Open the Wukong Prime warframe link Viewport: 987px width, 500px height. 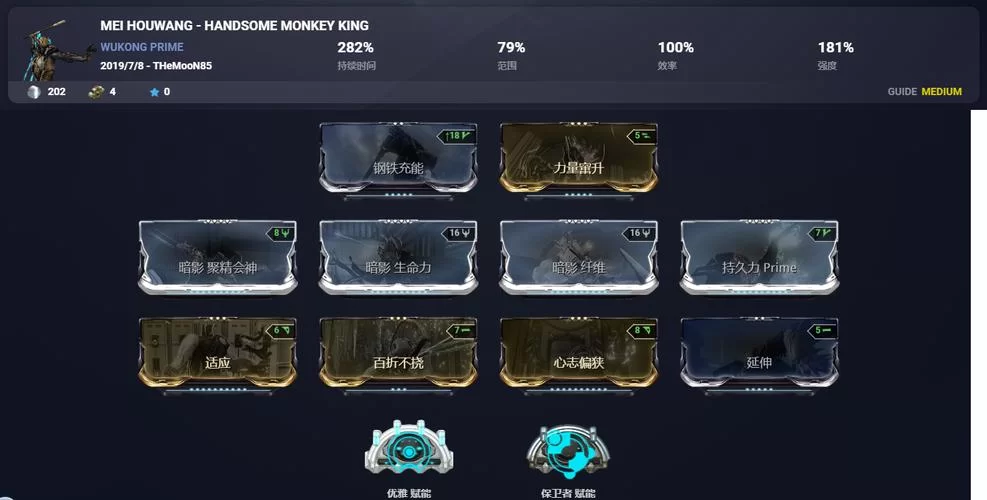point(141,47)
